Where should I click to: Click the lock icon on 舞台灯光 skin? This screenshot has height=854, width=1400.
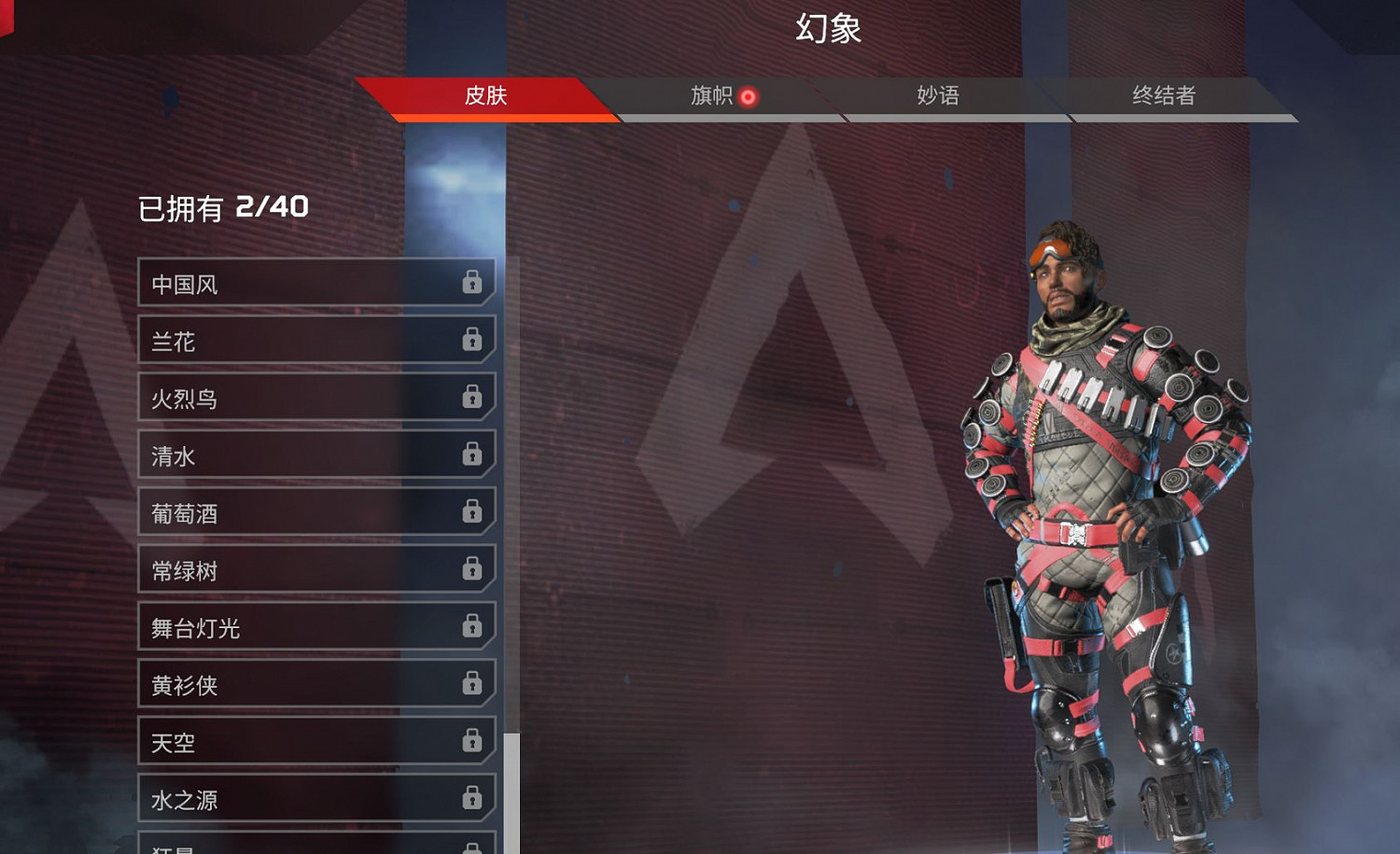point(472,628)
